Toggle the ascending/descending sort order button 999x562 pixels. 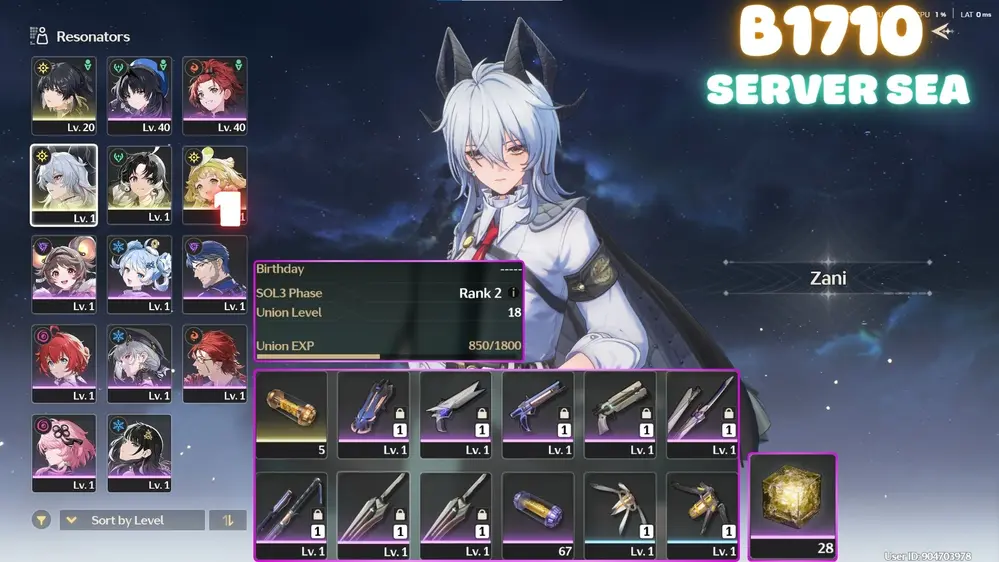(228, 520)
